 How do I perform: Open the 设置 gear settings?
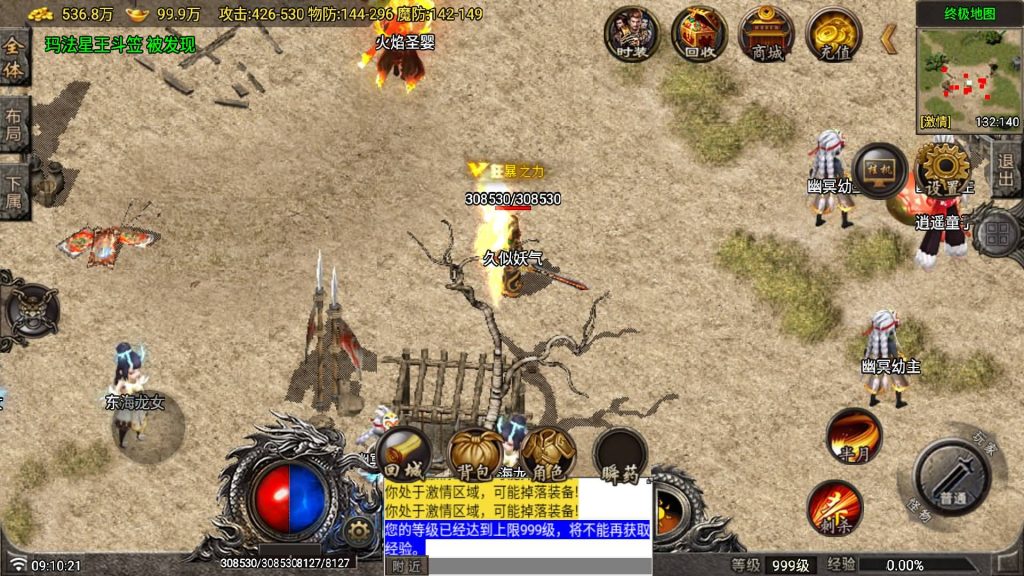pyautogui.click(x=942, y=171)
